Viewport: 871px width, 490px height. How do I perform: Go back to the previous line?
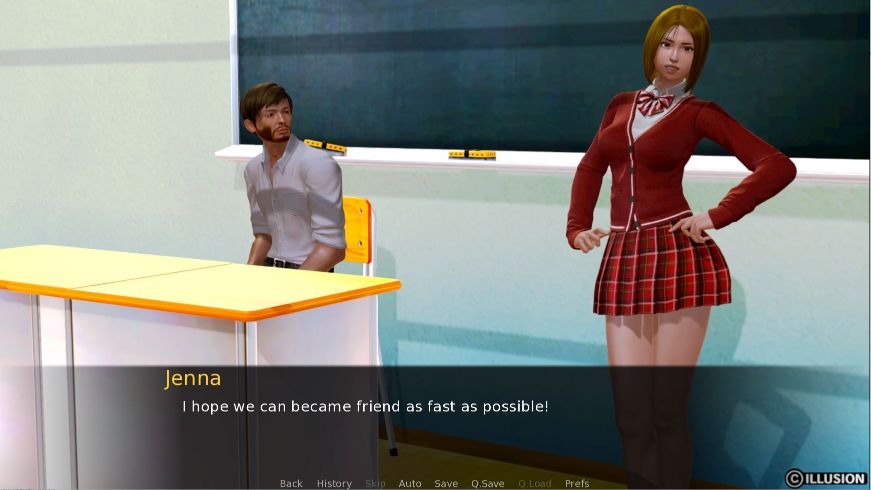click(291, 484)
